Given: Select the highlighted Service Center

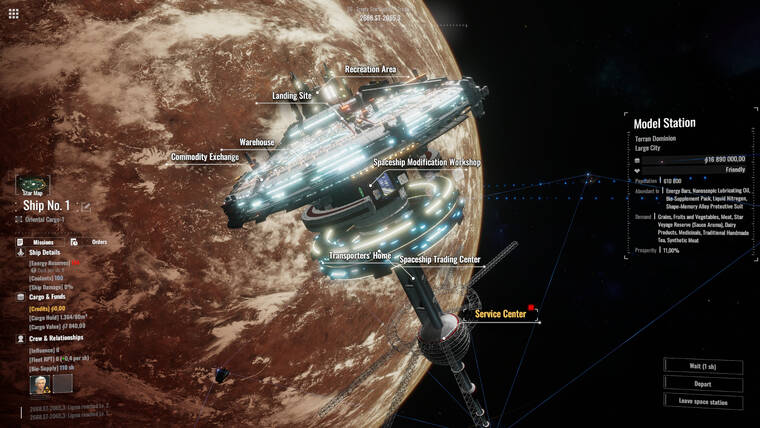Looking at the screenshot, I should click(x=500, y=314).
